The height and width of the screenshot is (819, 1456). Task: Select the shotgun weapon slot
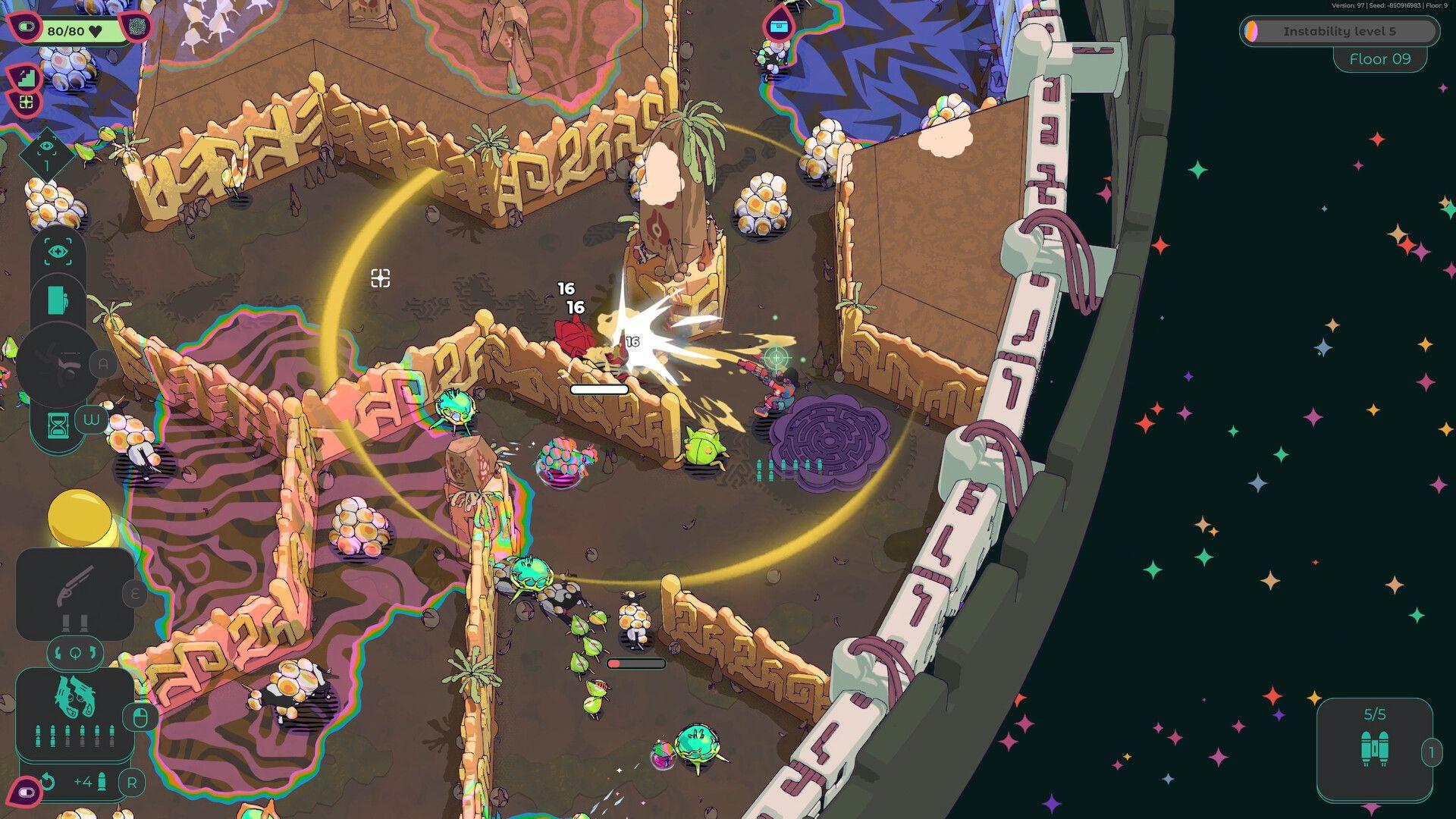point(74,586)
